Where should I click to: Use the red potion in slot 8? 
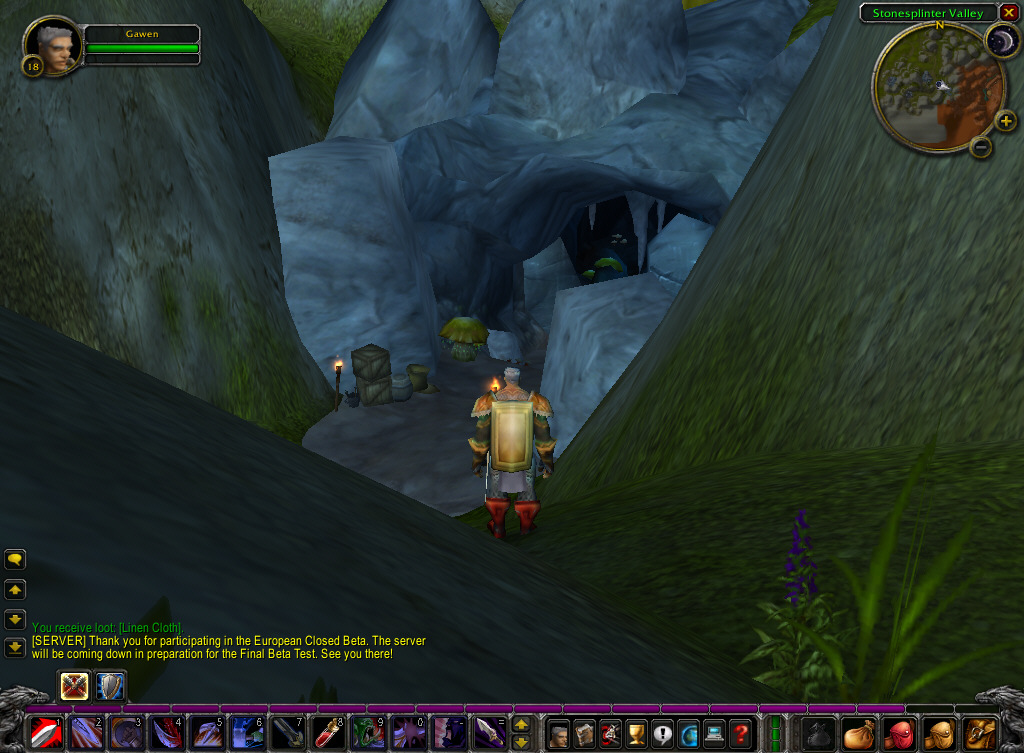[x=328, y=733]
